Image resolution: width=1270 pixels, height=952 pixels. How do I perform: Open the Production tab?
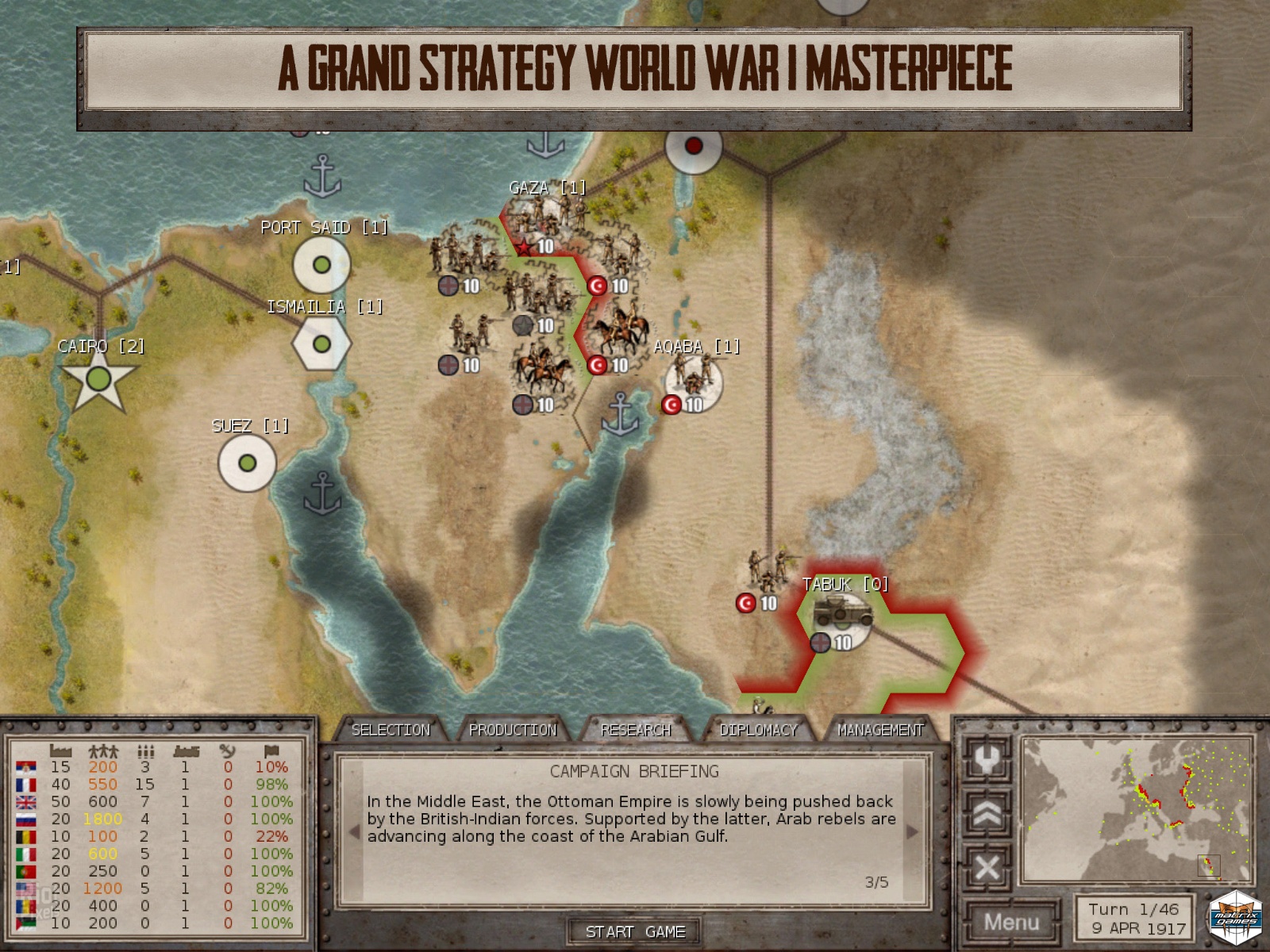(513, 730)
